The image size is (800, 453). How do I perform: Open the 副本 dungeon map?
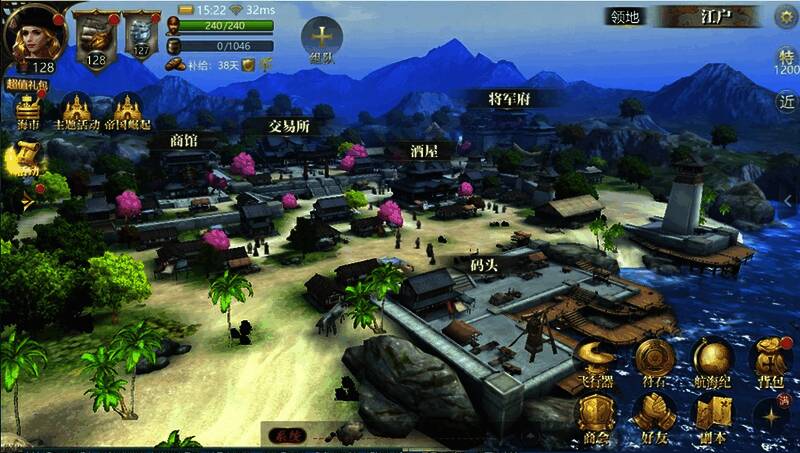pyautogui.click(x=713, y=416)
